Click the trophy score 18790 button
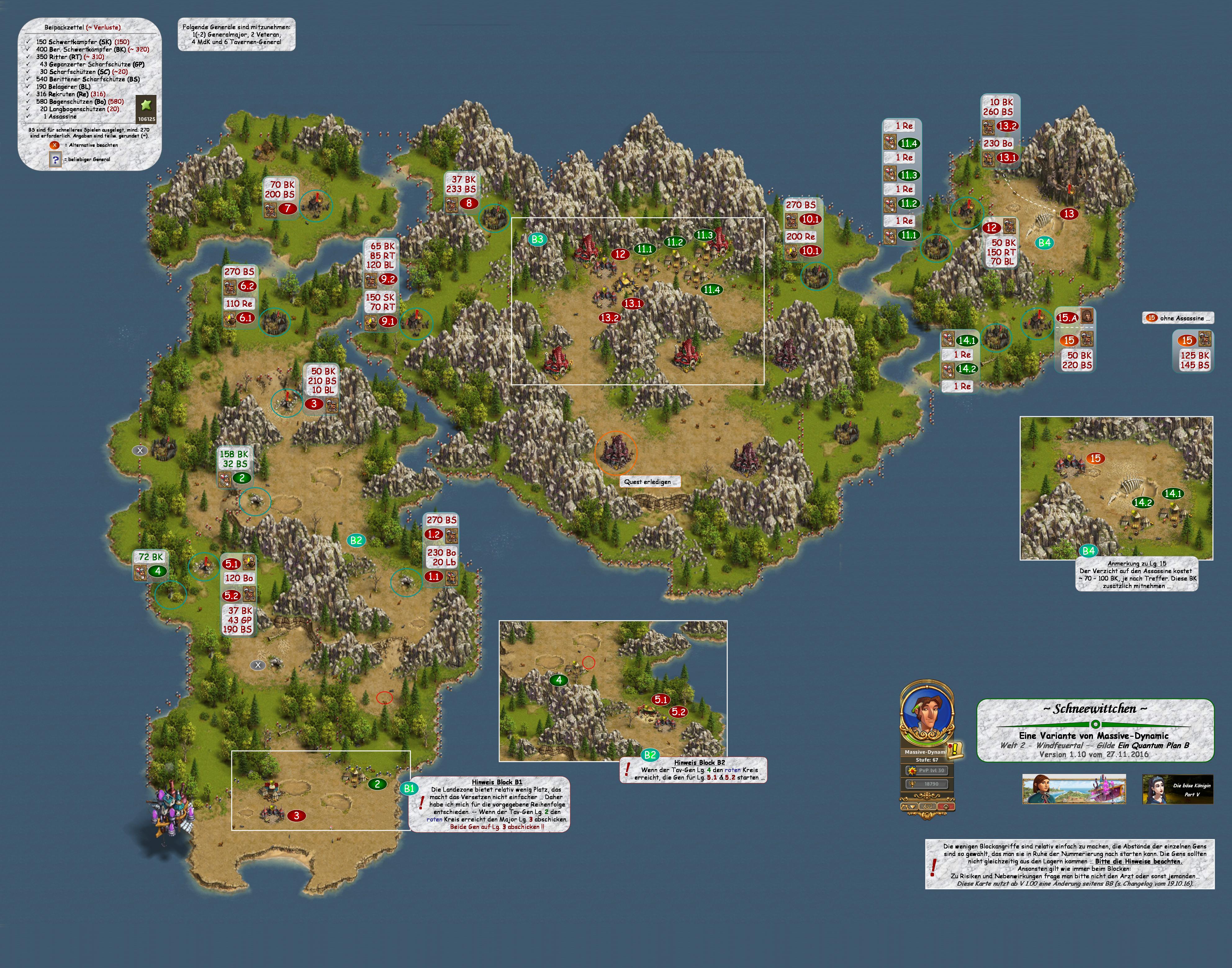 (x=927, y=784)
